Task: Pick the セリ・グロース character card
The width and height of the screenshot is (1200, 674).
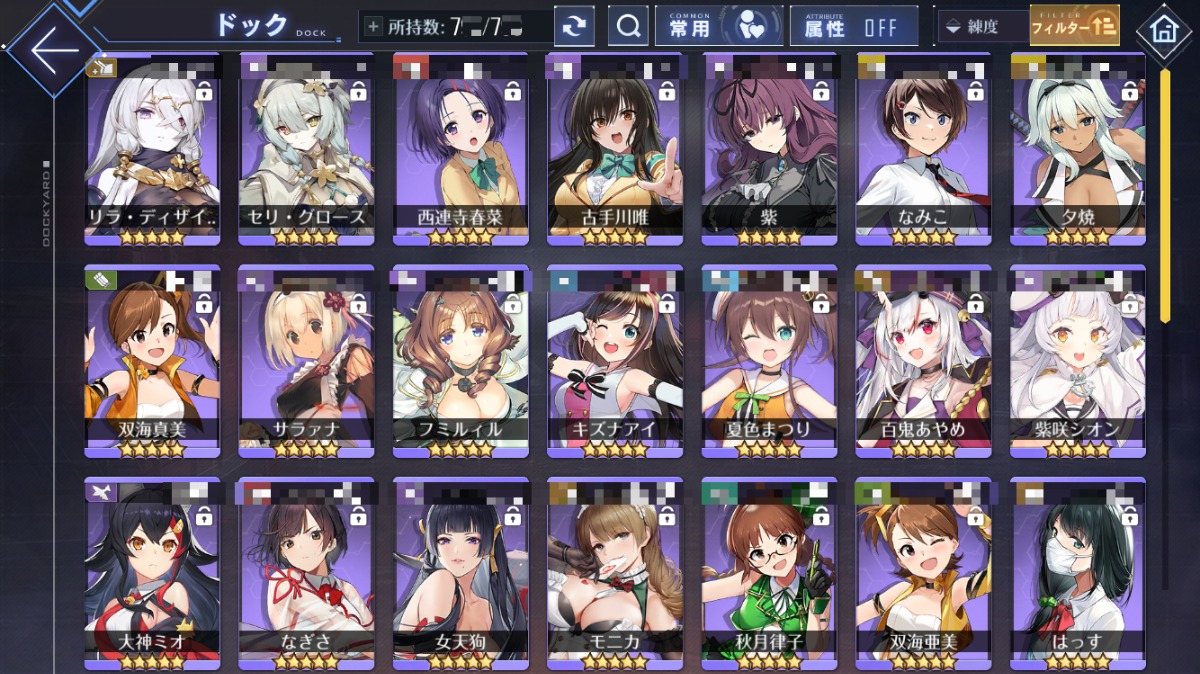Action: (x=306, y=150)
